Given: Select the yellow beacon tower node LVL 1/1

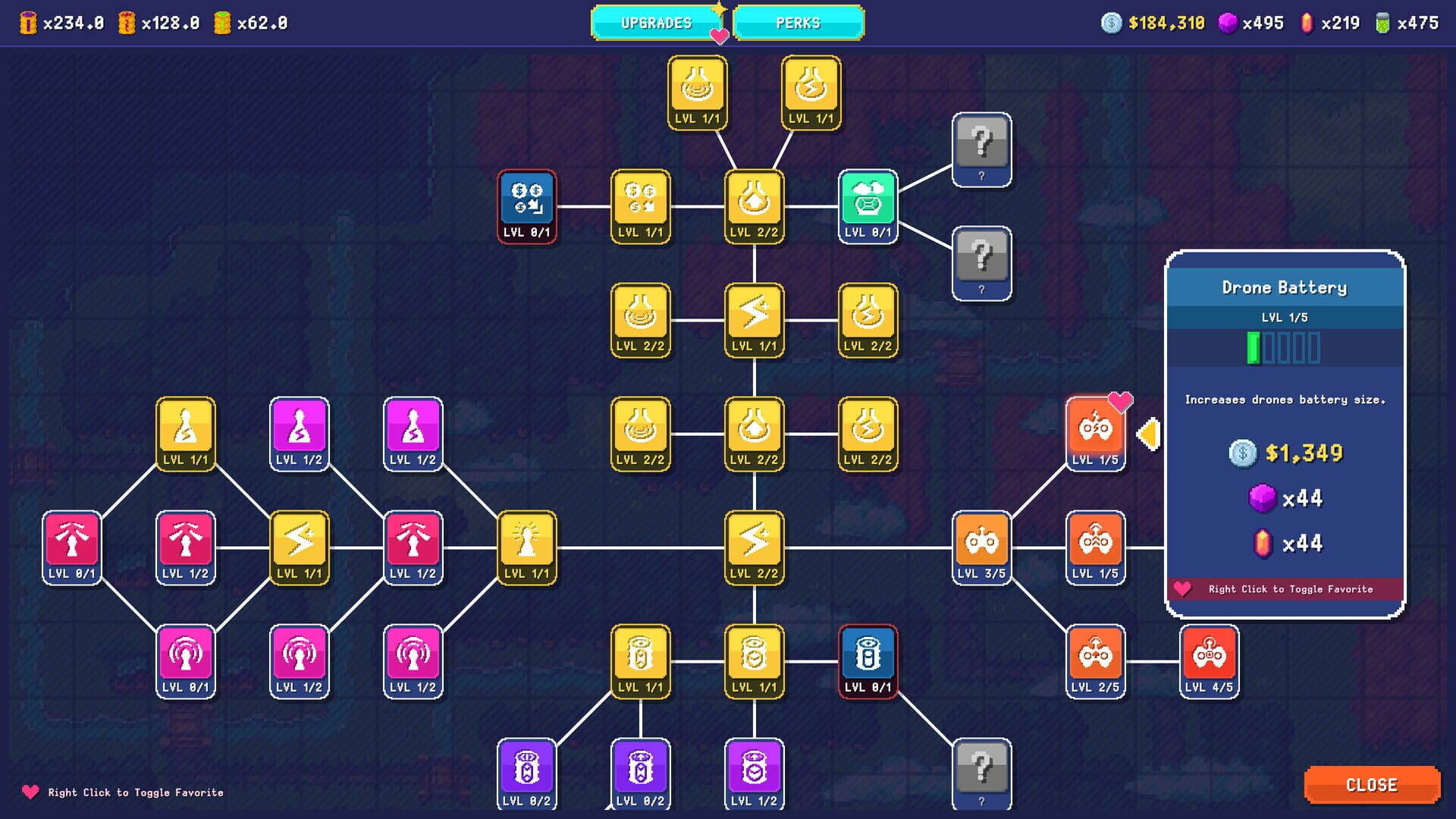Looking at the screenshot, I should 529,546.
